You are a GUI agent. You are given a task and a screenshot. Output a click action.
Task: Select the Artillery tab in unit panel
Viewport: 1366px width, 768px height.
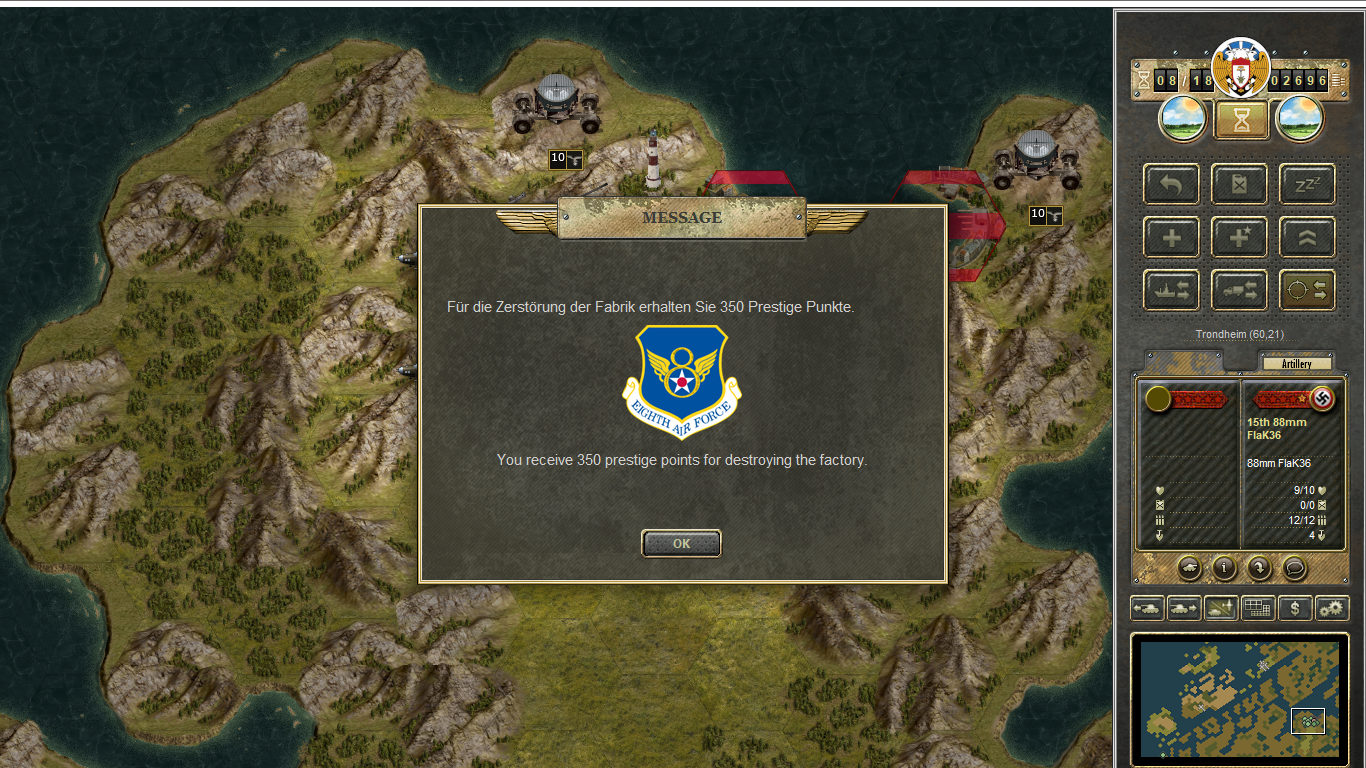[1296, 364]
